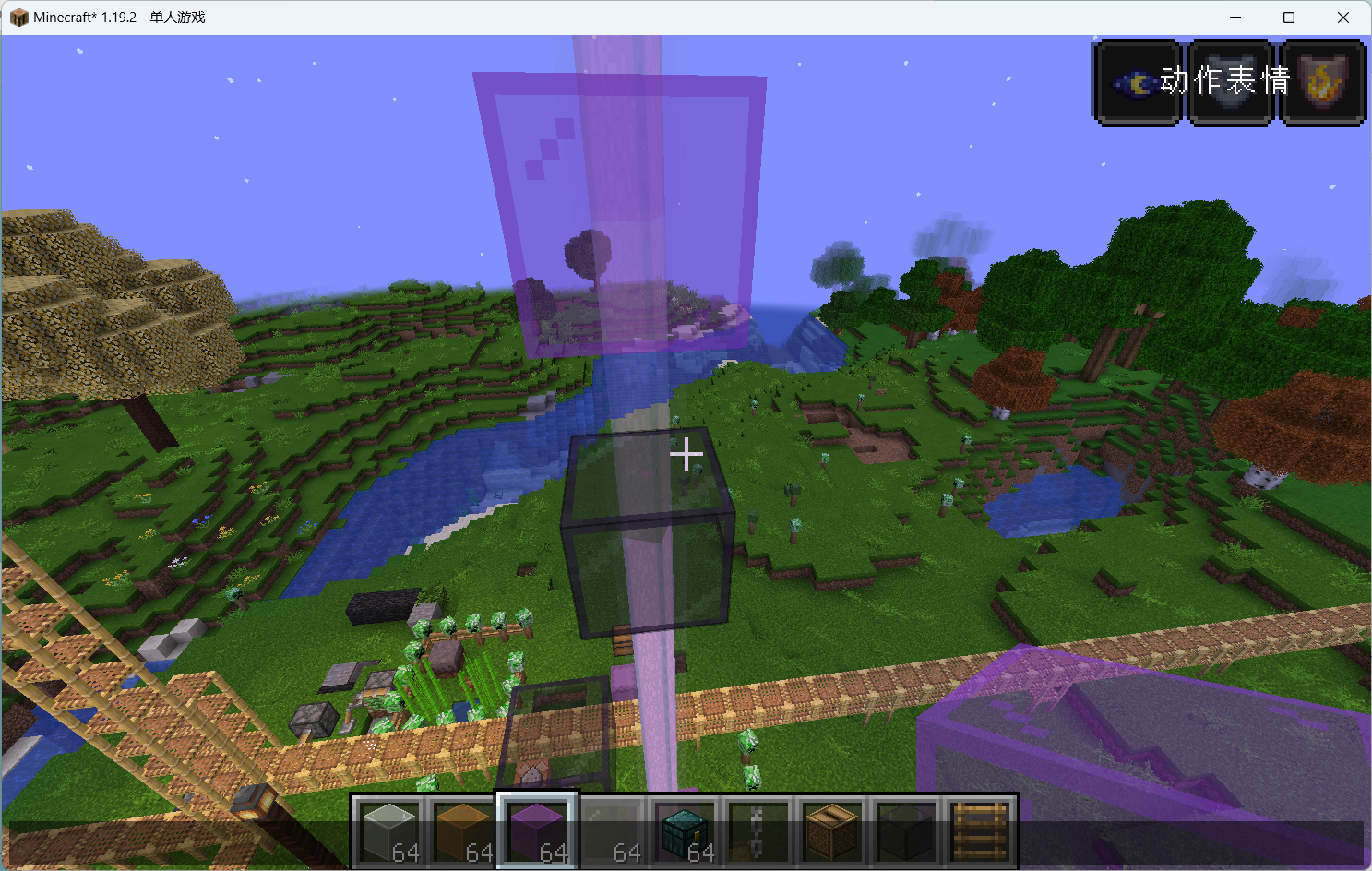
Task: Toggle the moon phase night indicator
Action: click(1136, 82)
